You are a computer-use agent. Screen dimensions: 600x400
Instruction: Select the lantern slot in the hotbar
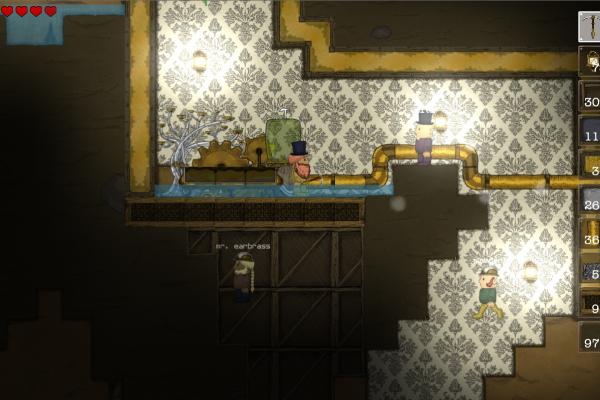pos(590,62)
